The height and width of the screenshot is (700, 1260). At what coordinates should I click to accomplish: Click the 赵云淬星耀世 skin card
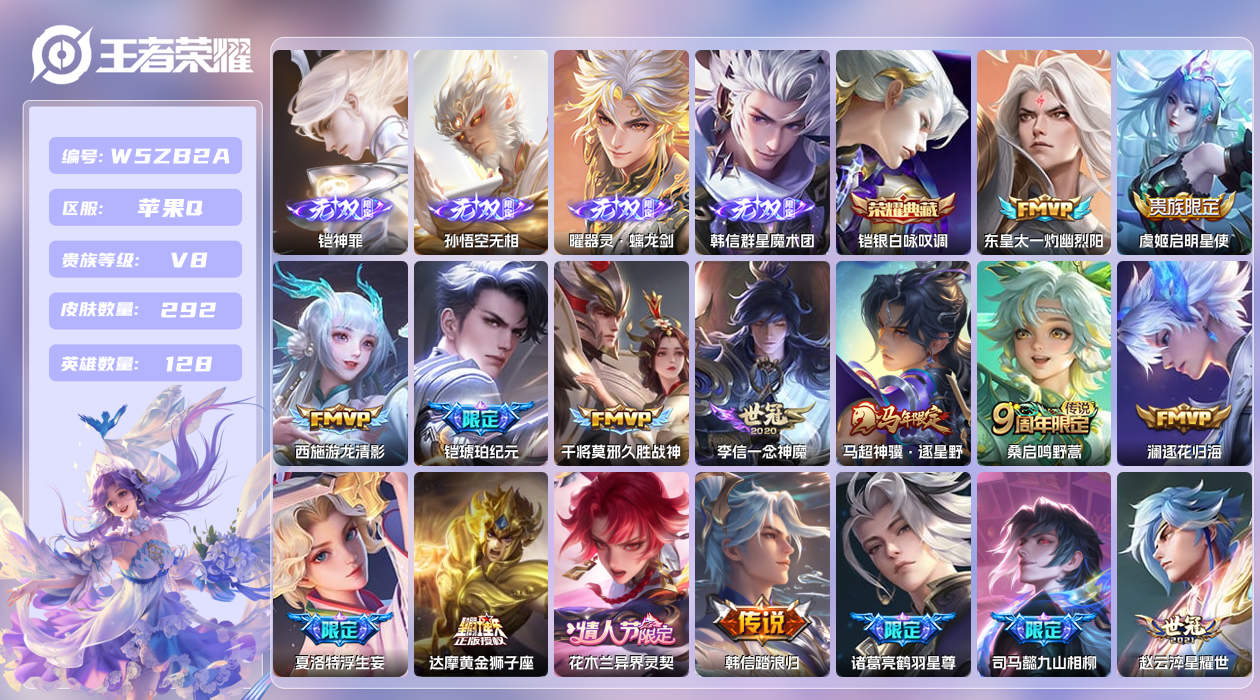pyautogui.click(x=1183, y=574)
